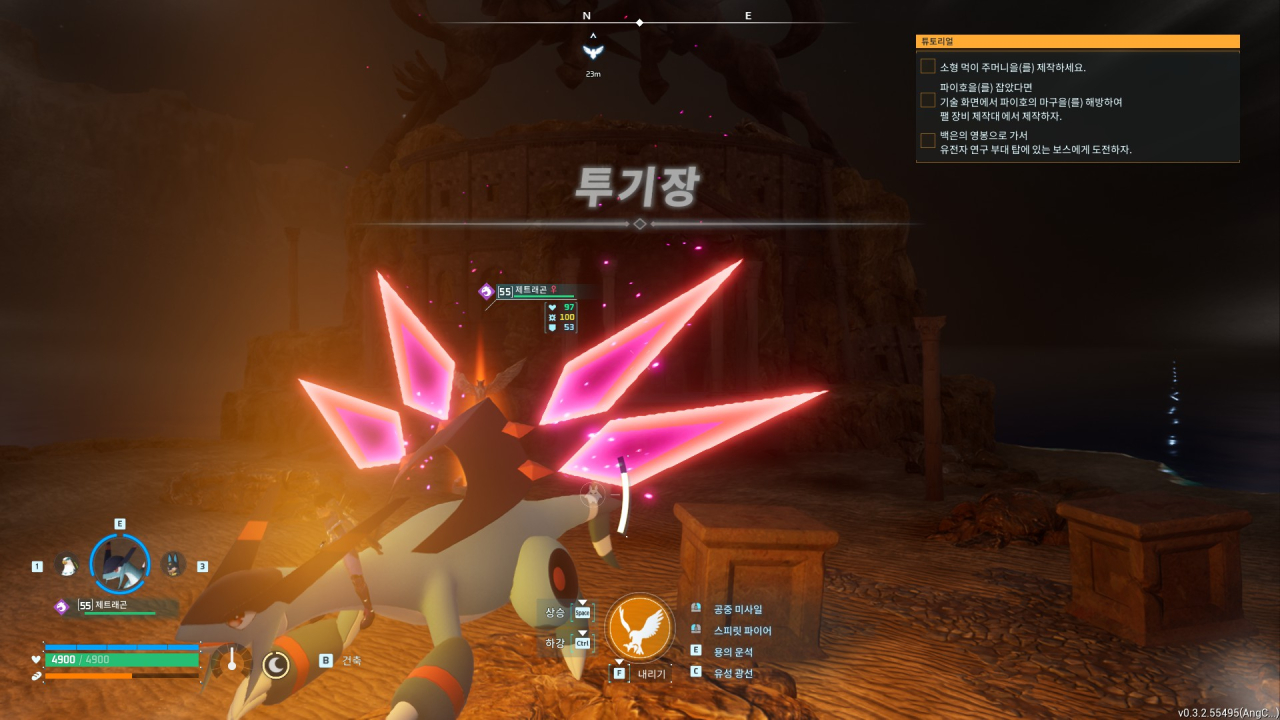Use the 유성 광선 skill
1280x720 pixels.
(733, 673)
